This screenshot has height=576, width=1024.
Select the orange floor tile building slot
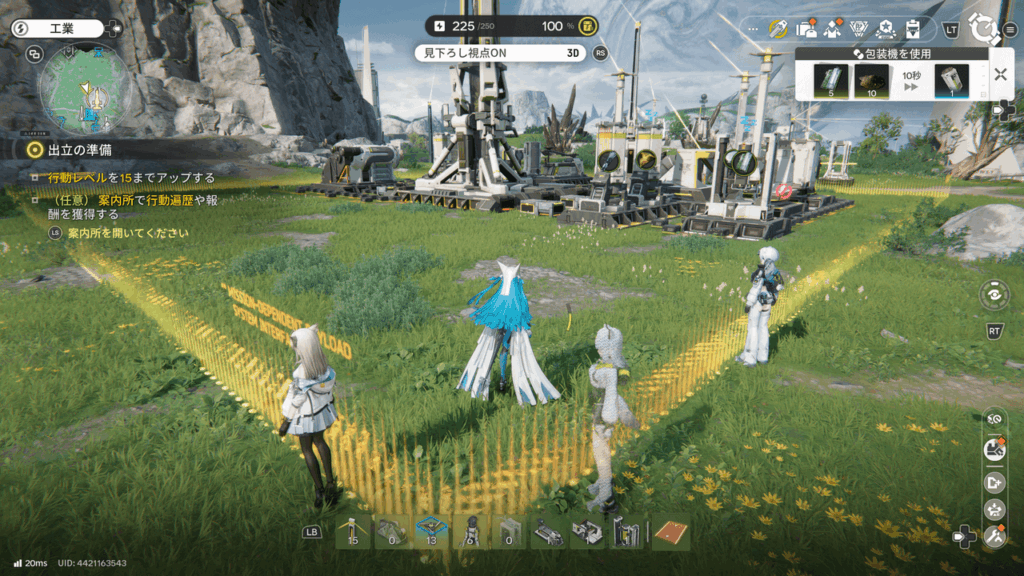coord(671,532)
